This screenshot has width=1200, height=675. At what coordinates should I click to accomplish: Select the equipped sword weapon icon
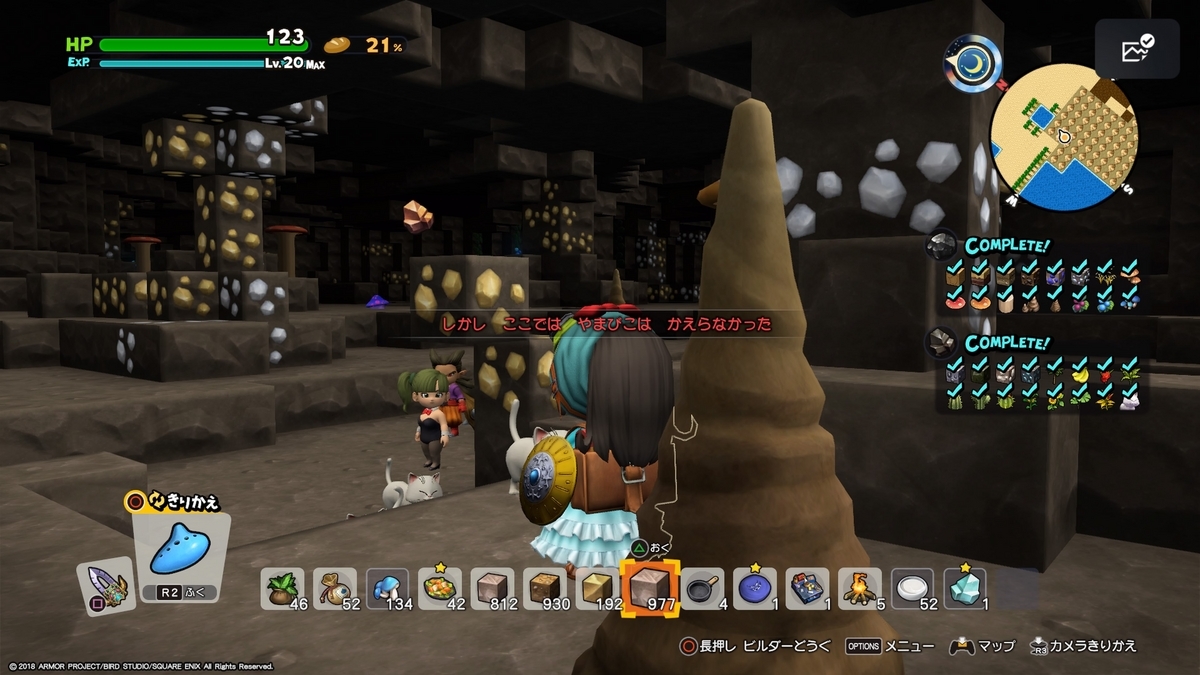coord(105,586)
